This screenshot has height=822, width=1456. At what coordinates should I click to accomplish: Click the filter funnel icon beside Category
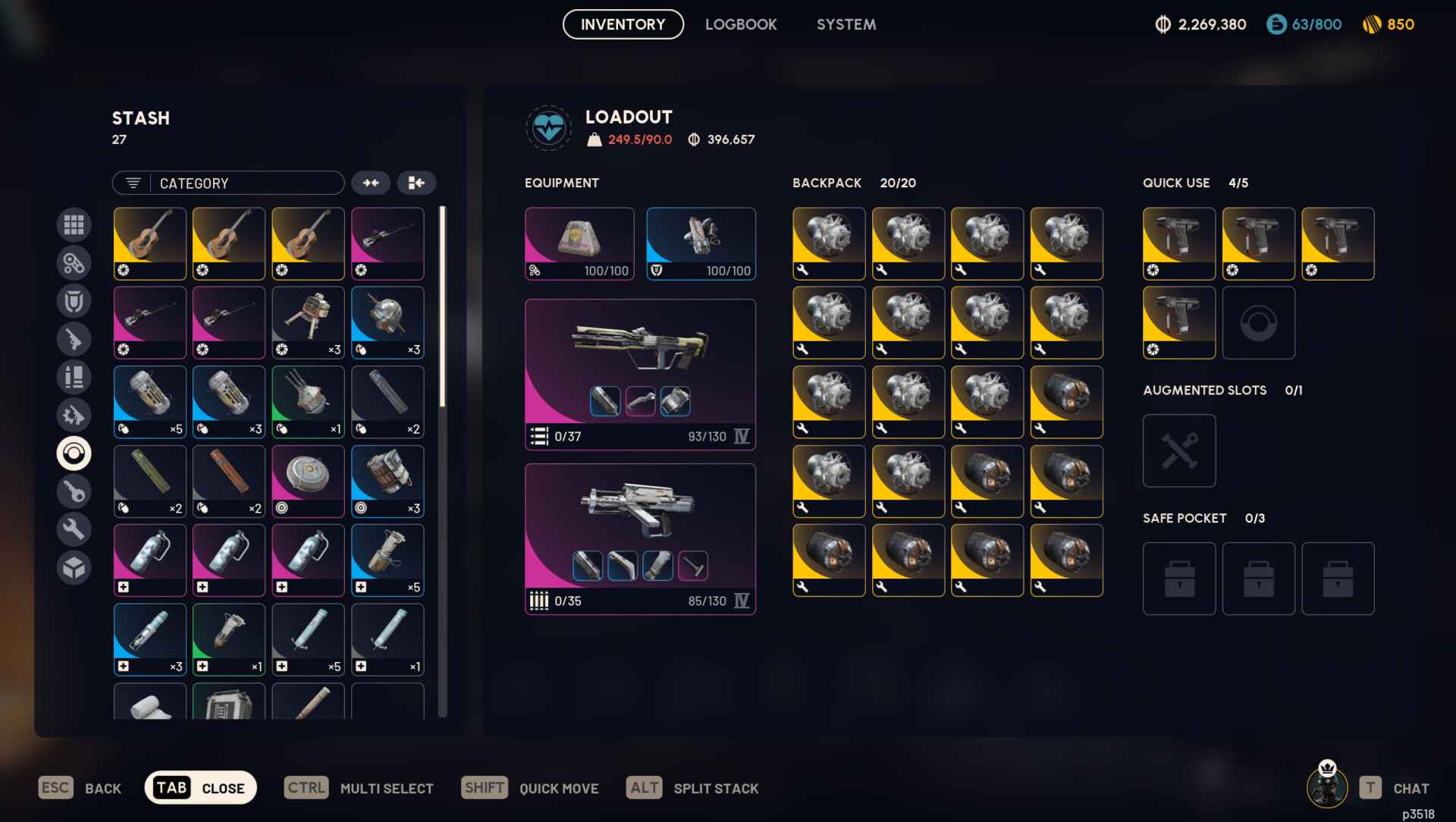tap(133, 183)
